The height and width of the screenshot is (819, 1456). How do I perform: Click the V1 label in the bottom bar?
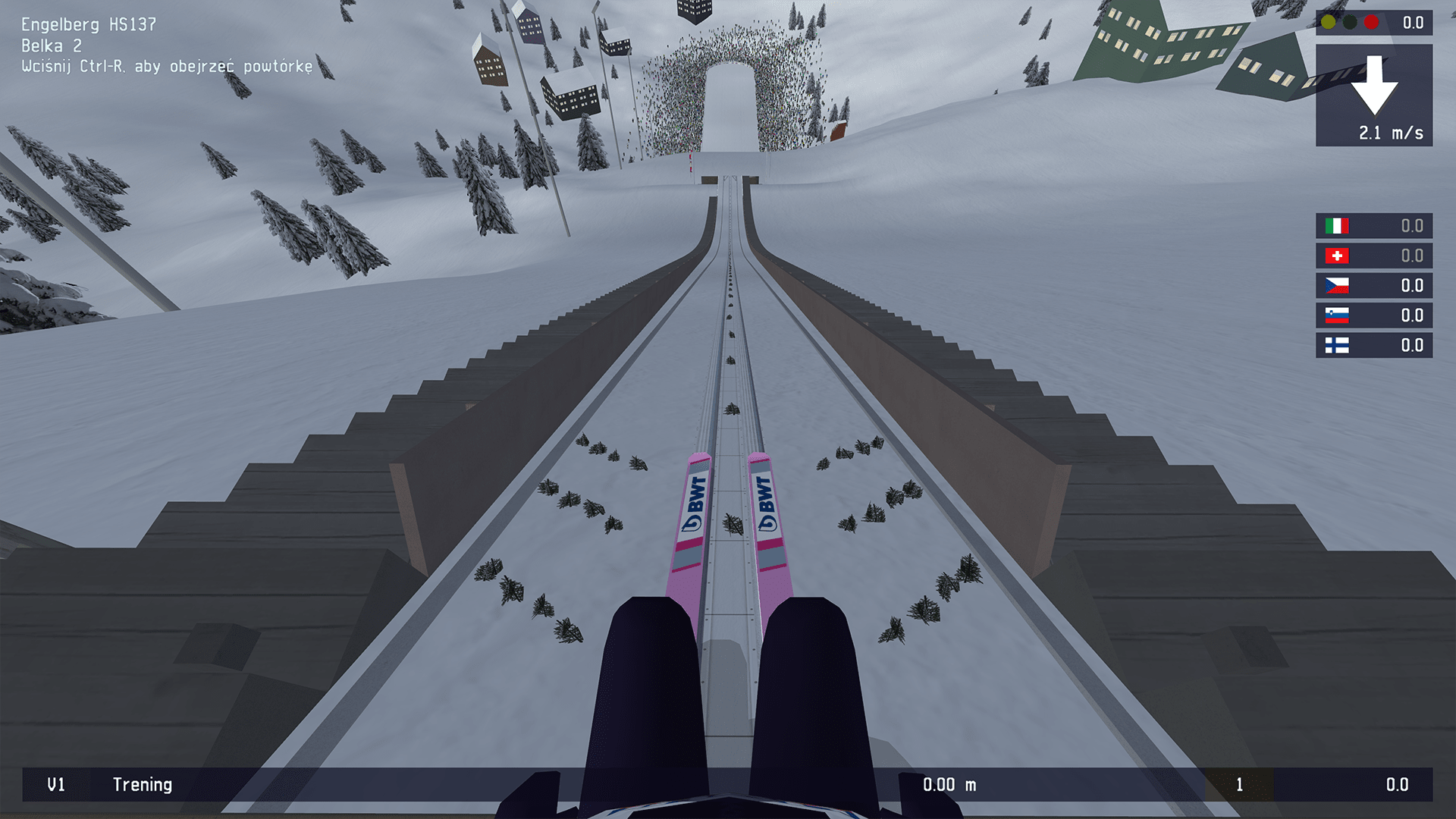(x=56, y=785)
